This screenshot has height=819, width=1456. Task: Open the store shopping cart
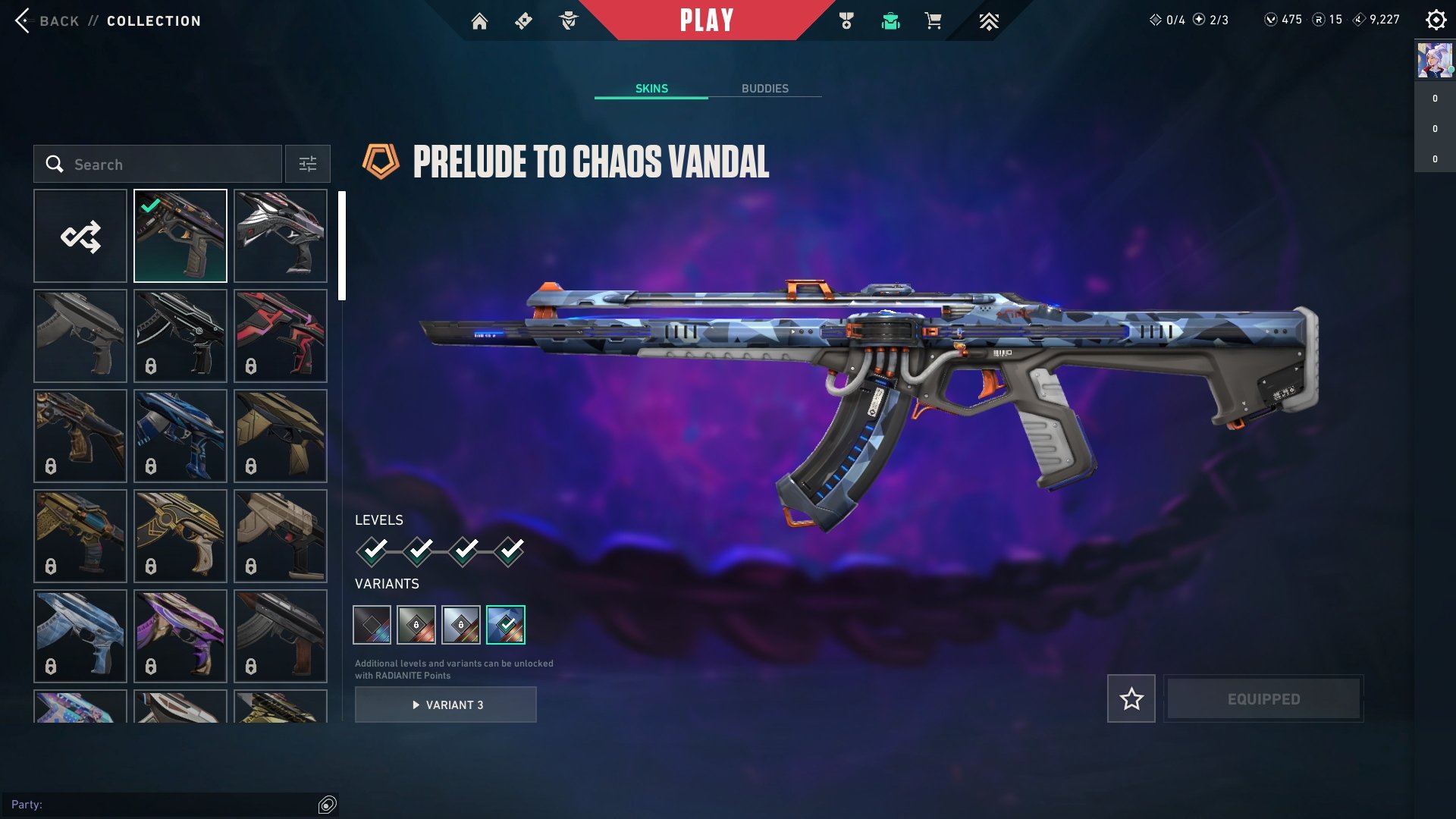pos(933,21)
